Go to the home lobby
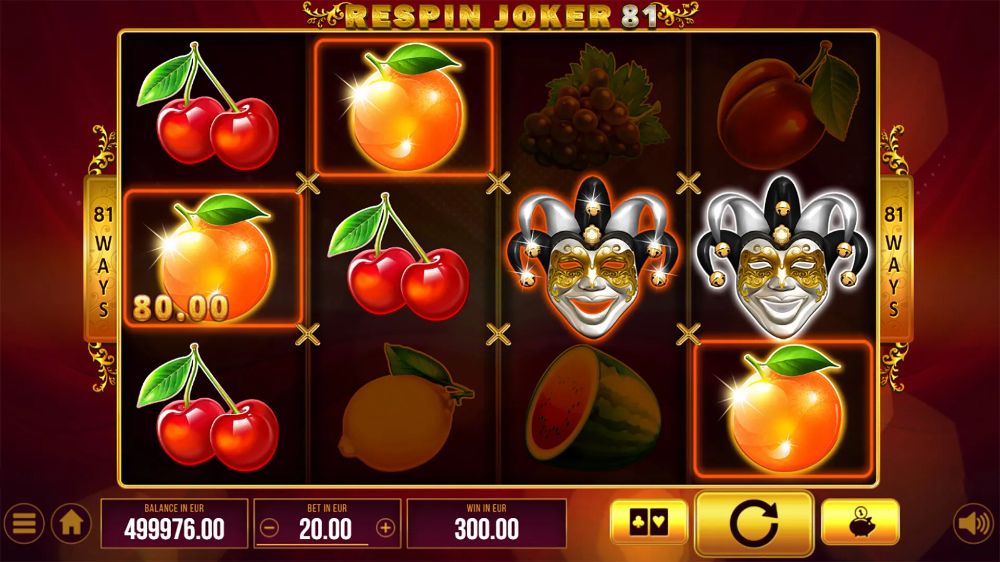 click(x=71, y=523)
